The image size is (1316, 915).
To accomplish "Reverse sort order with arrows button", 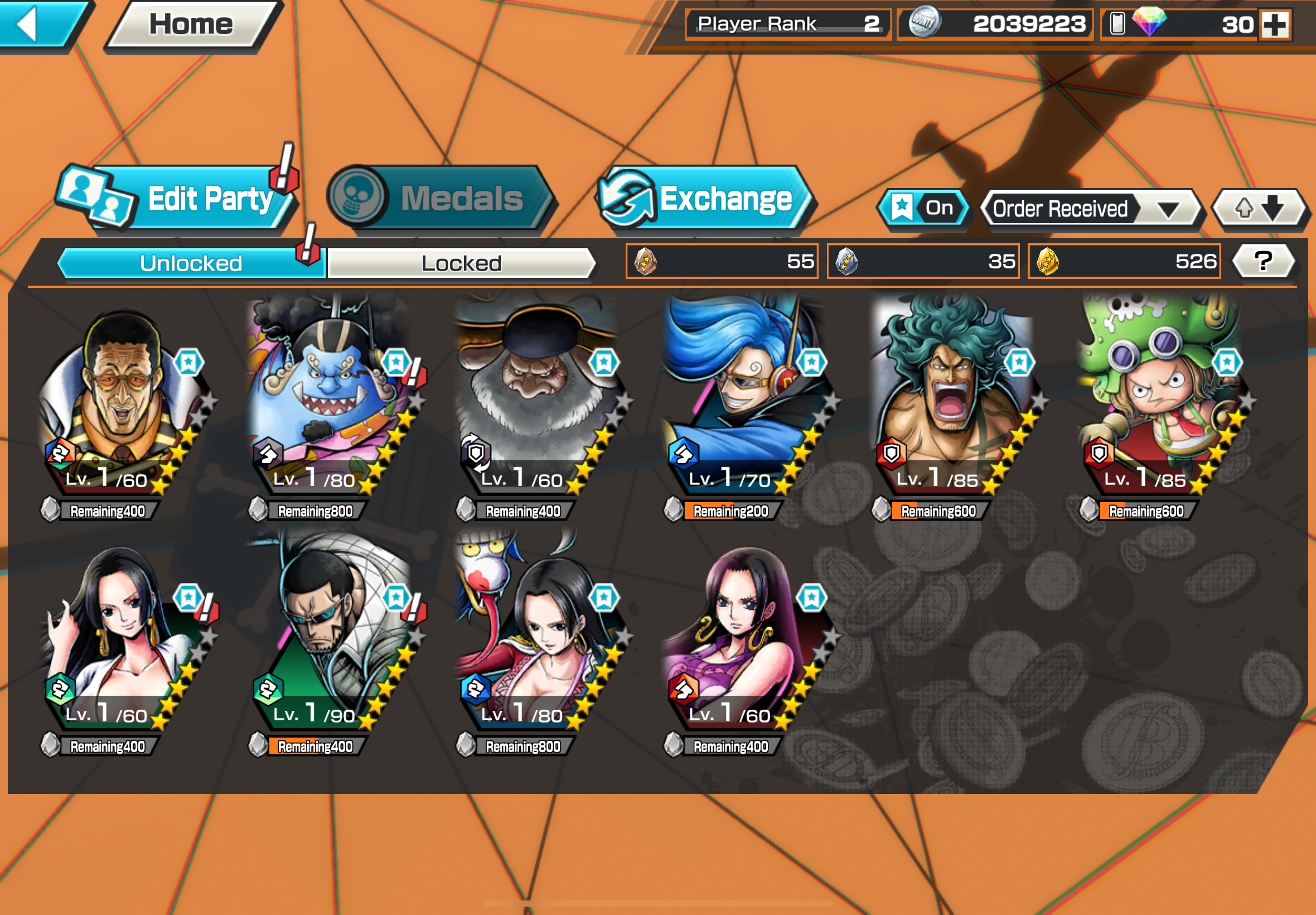I will click(1259, 209).
